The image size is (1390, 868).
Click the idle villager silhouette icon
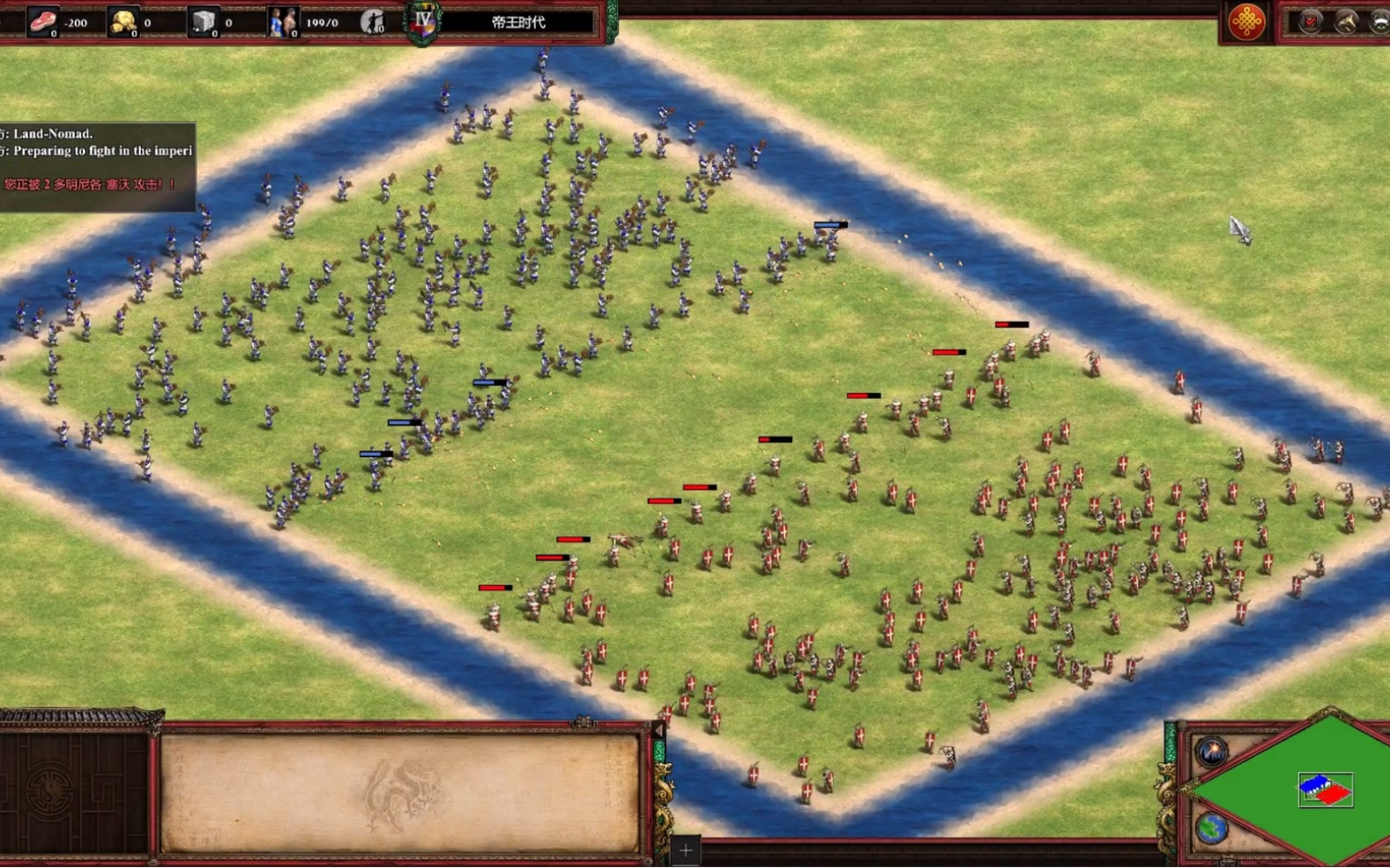pyautogui.click(x=373, y=21)
